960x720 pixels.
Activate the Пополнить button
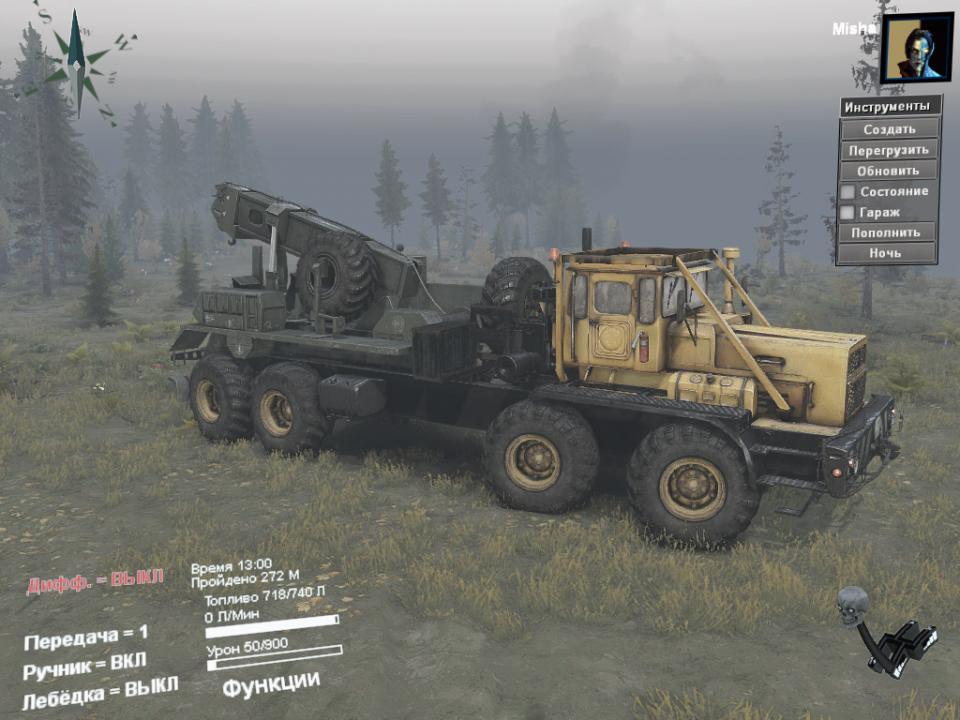(x=889, y=232)
